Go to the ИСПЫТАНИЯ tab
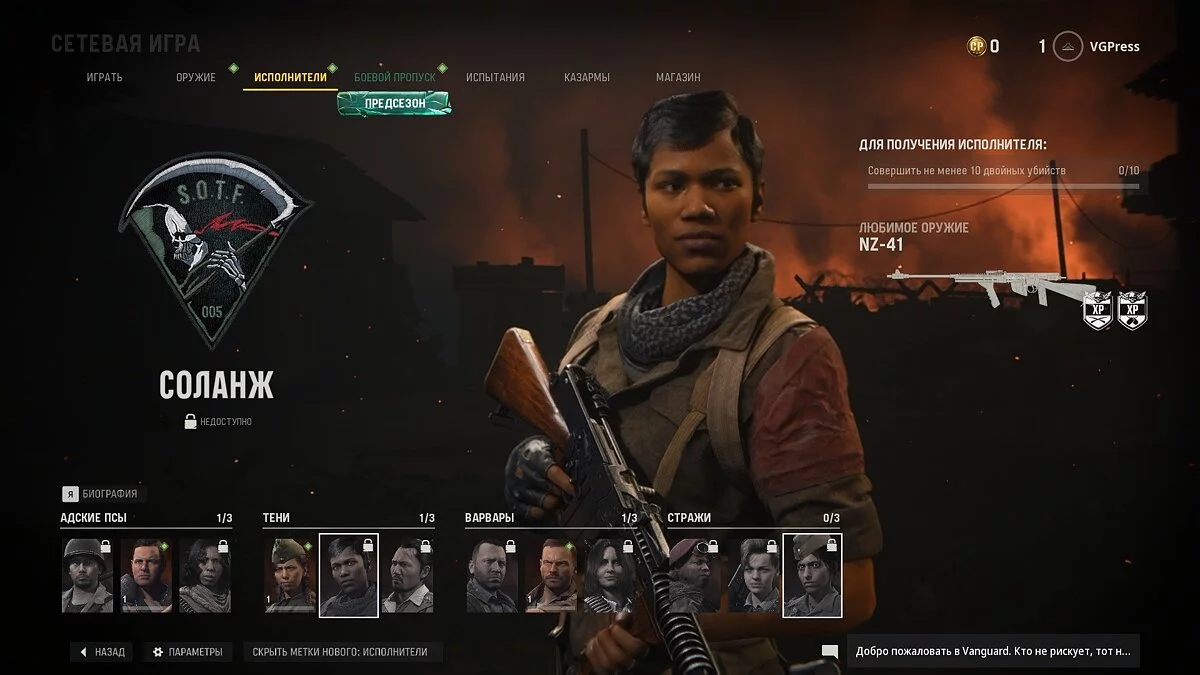Image resolution: width=1200 pixels, height=675 pixels. [x=495, y=77]
